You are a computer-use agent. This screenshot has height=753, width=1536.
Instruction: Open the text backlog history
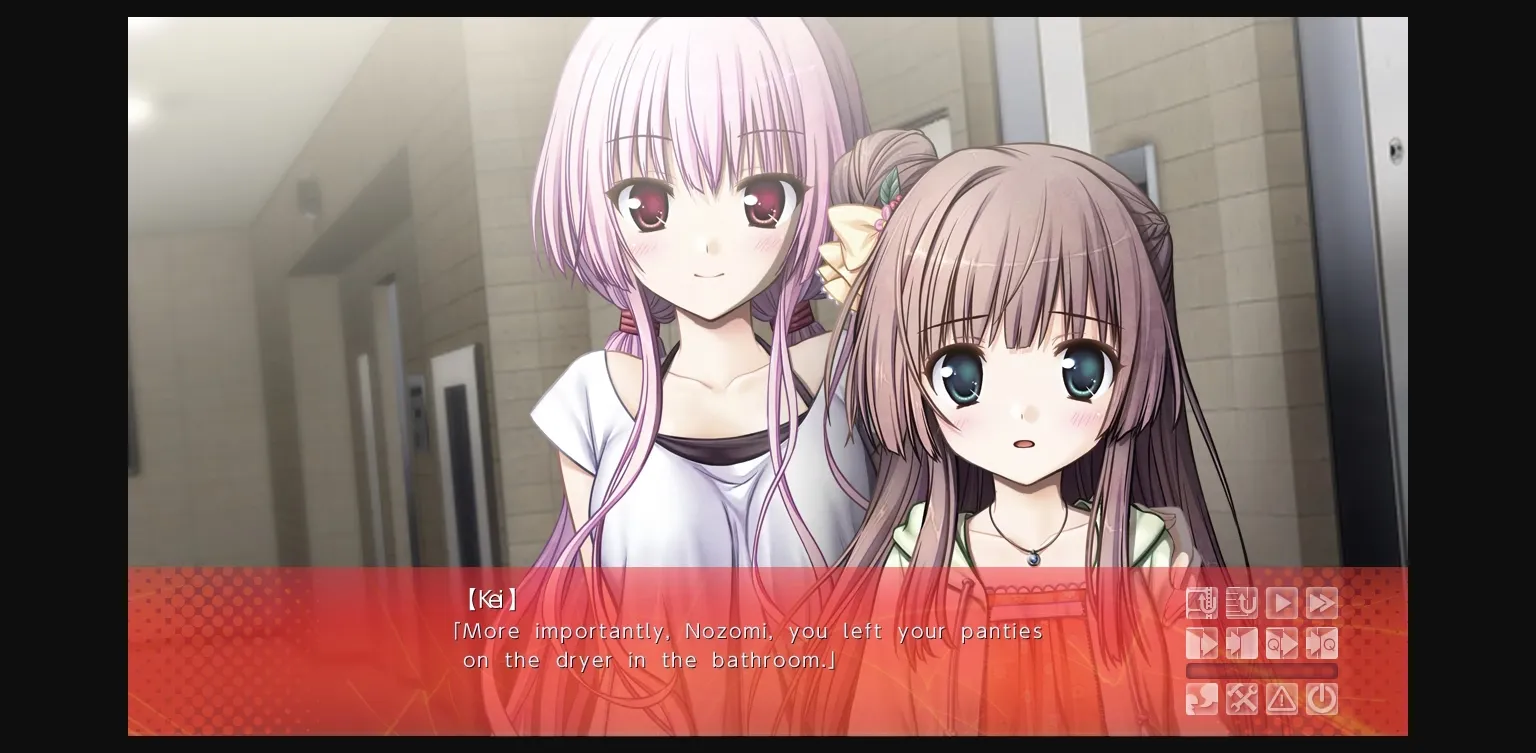click(x=1241, y=603)
